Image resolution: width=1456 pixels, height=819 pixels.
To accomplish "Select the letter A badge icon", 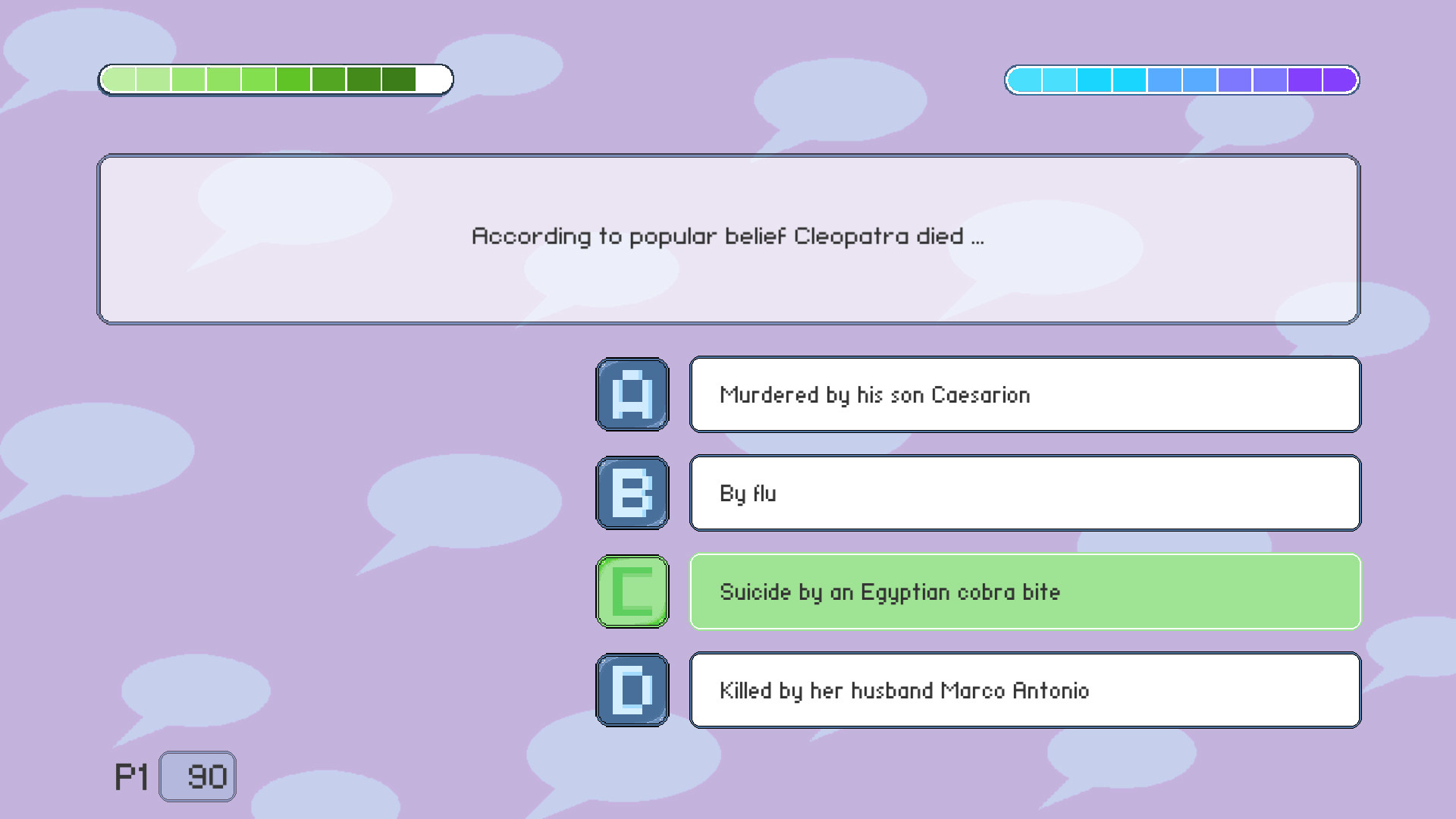I will click(632, 394).
